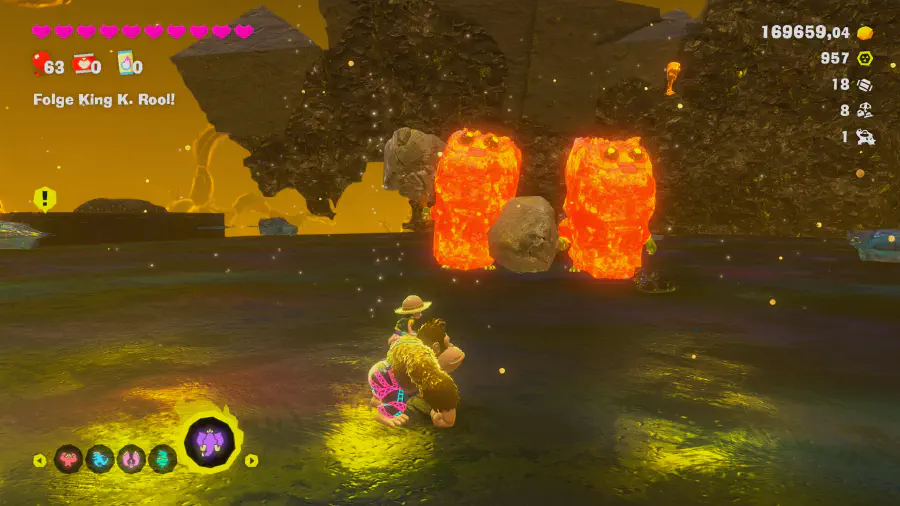900x506 pixels.
Task: Select the yellow melon juice carton icon
Action: point(125,63)
